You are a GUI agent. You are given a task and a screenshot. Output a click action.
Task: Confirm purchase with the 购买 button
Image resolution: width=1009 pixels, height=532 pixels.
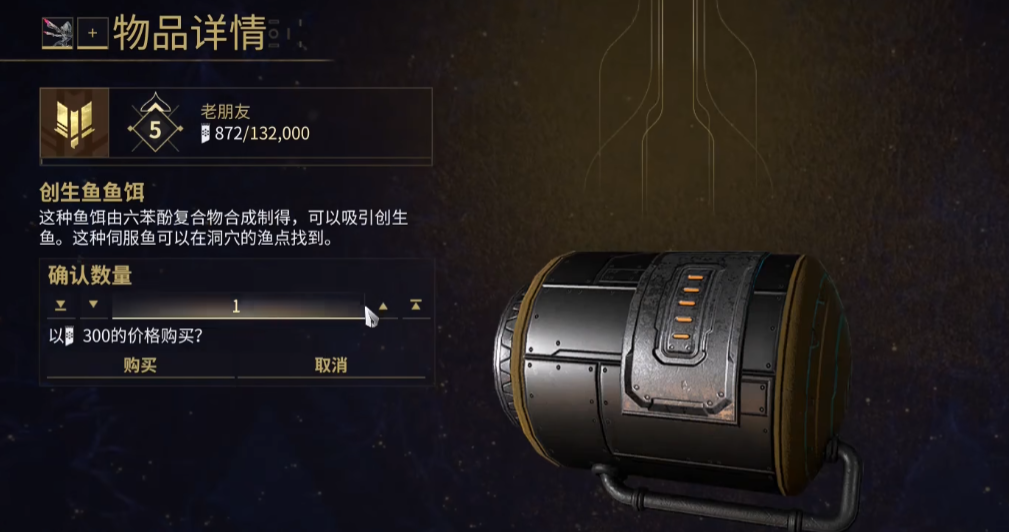click(140, 366)
